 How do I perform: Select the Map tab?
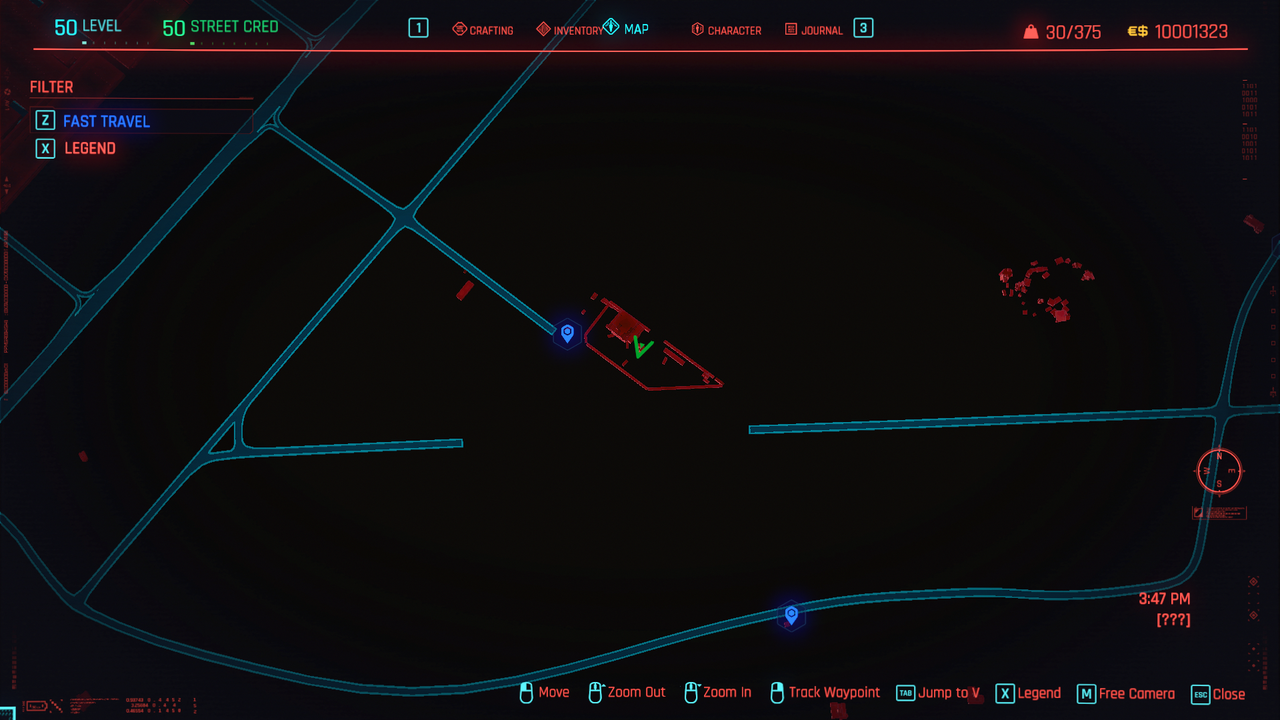[627, 29]
